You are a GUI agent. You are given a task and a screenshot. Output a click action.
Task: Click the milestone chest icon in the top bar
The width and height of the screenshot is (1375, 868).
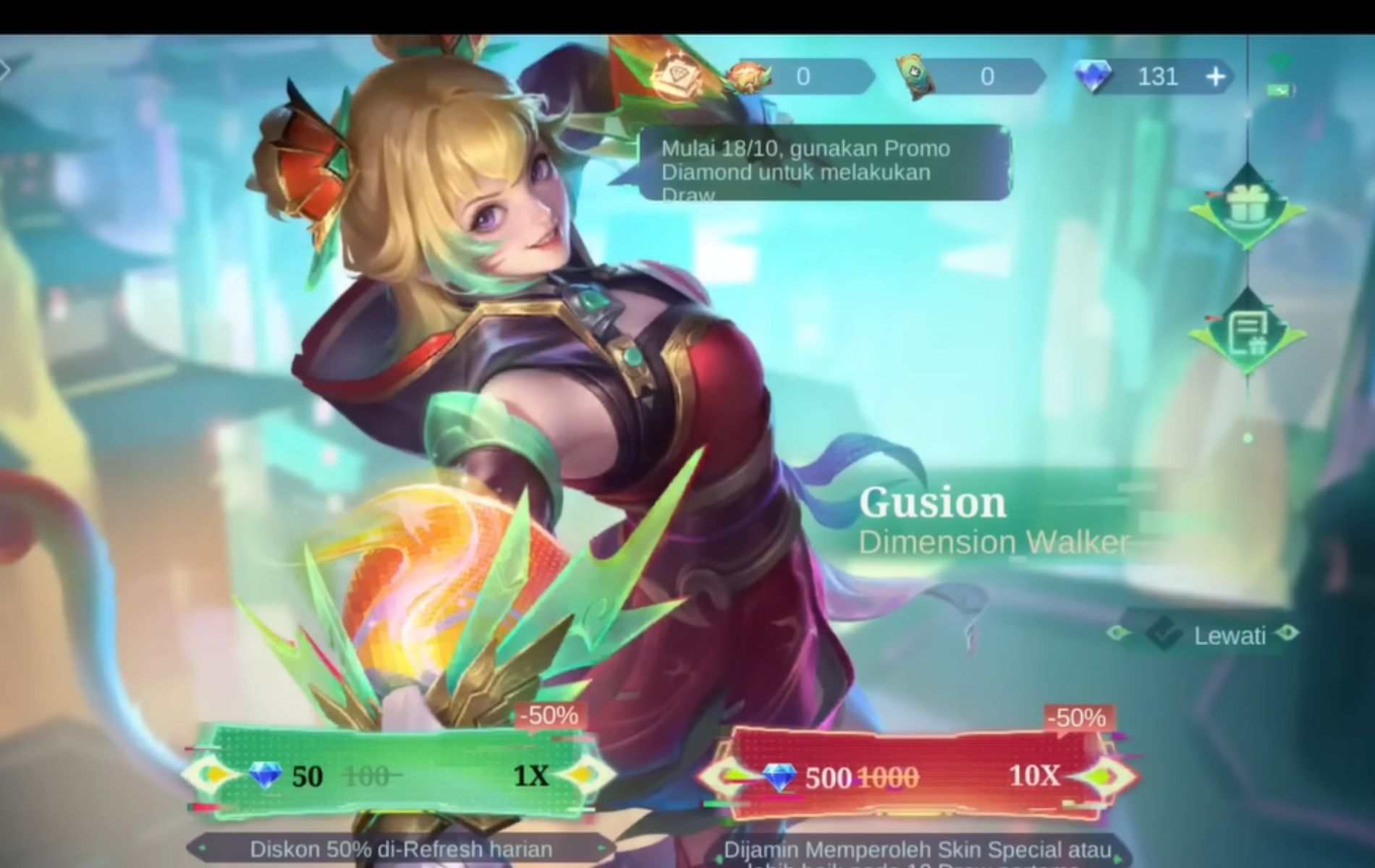(x=679, y=75)
